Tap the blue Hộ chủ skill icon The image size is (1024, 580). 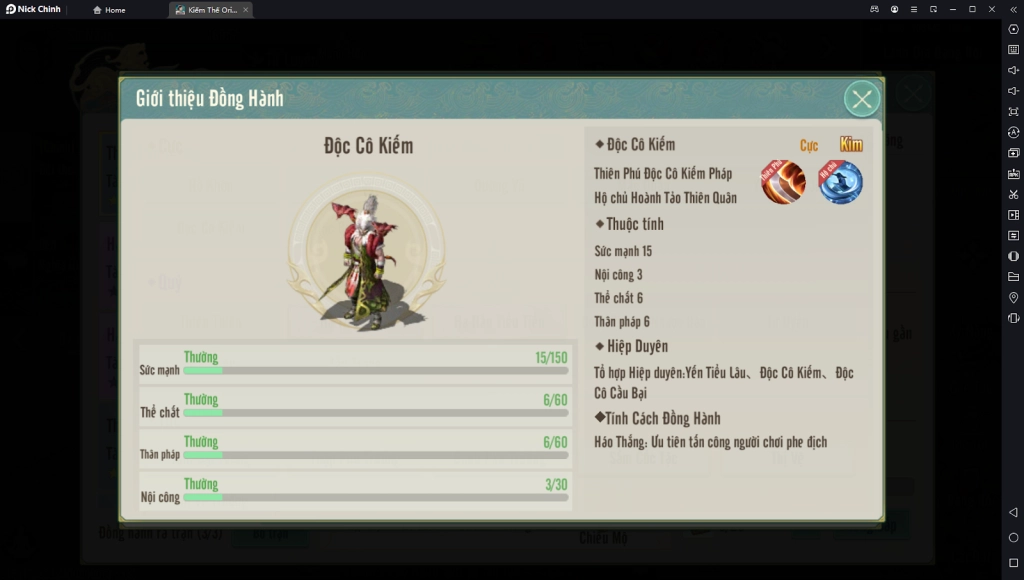[840, 182]
